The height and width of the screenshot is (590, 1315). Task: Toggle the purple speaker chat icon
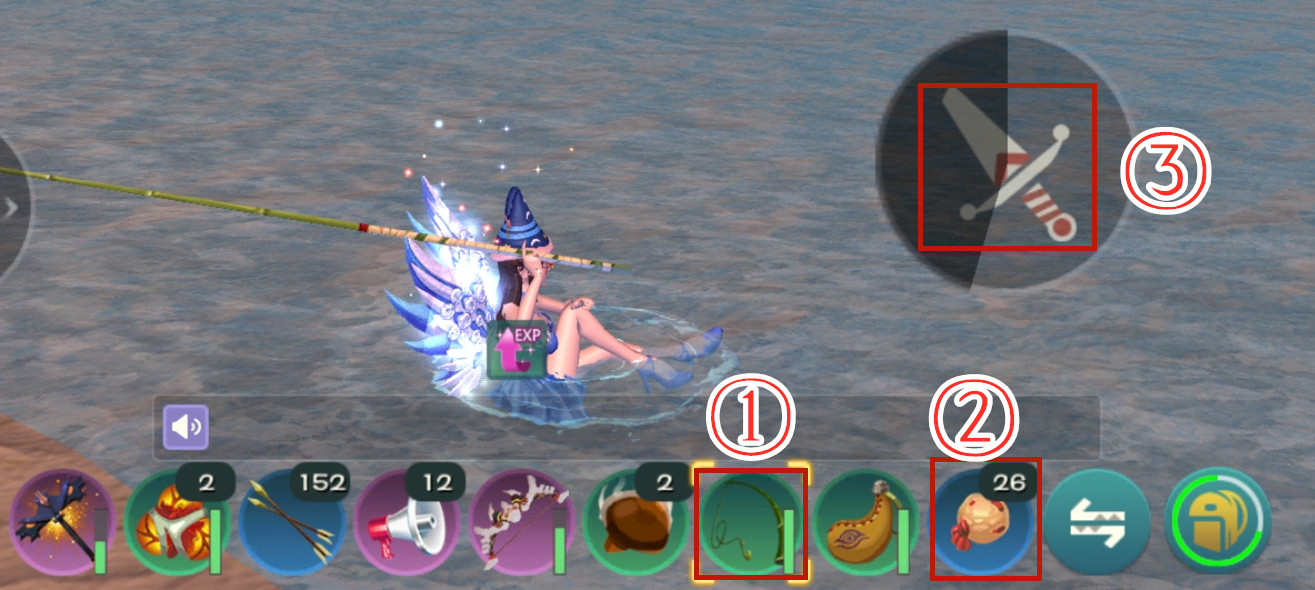pos(187,428)
